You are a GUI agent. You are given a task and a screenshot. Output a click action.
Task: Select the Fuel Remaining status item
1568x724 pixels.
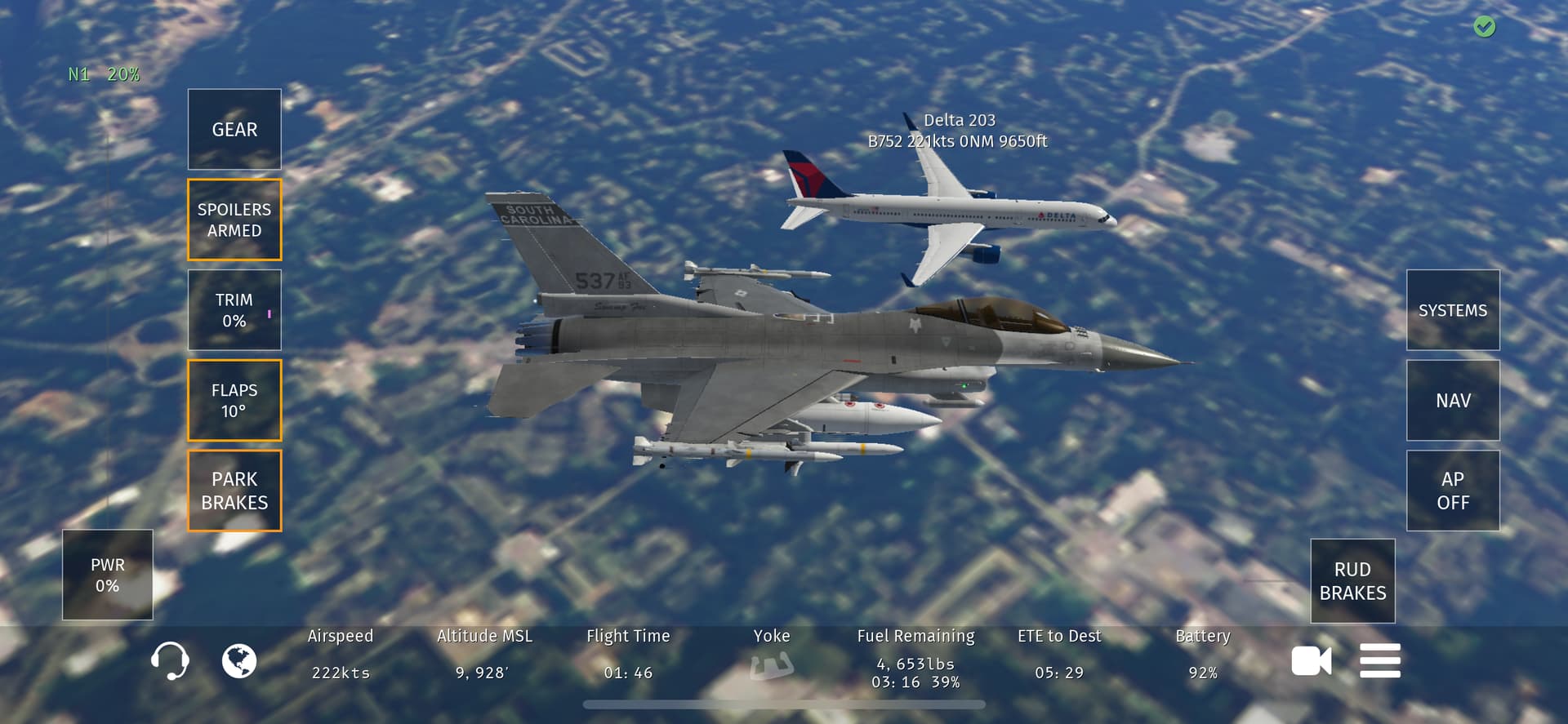pos(915,658)
